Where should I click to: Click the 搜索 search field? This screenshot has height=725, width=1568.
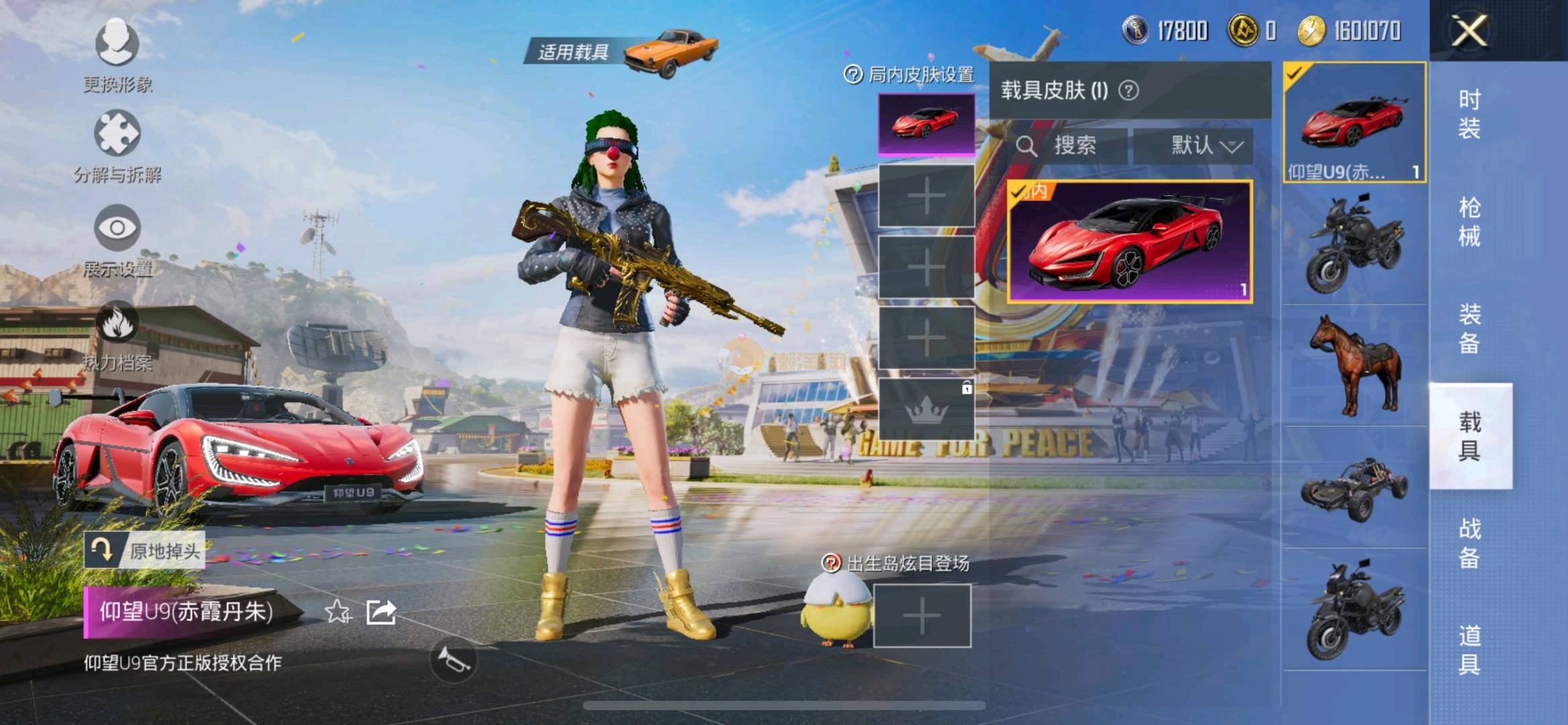click(x=1067, y=145)
